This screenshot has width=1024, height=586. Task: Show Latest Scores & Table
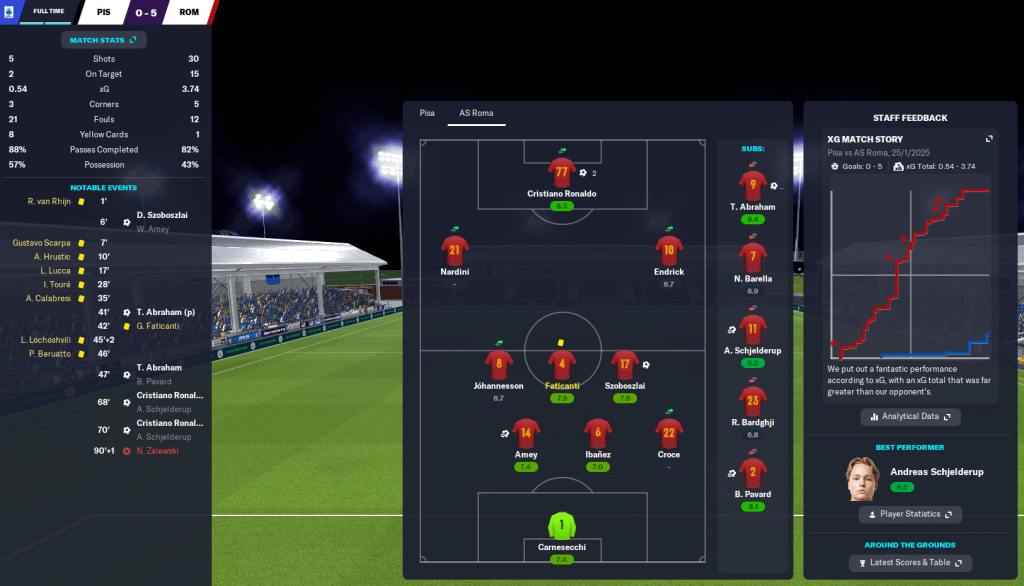click(x=910, y=564)
